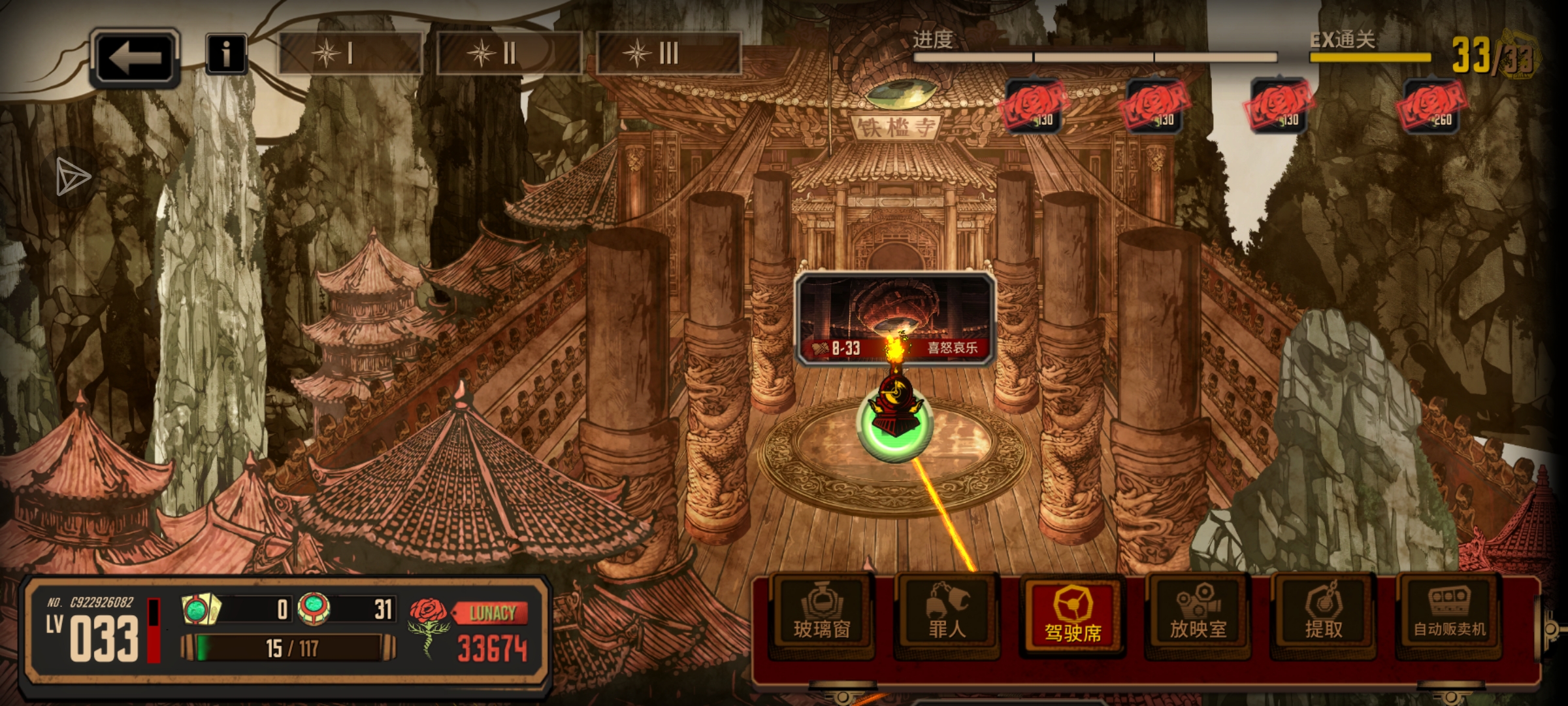Switch to part I tab
The width and height of the screenshot is (1568, 706).
(350, 54)
